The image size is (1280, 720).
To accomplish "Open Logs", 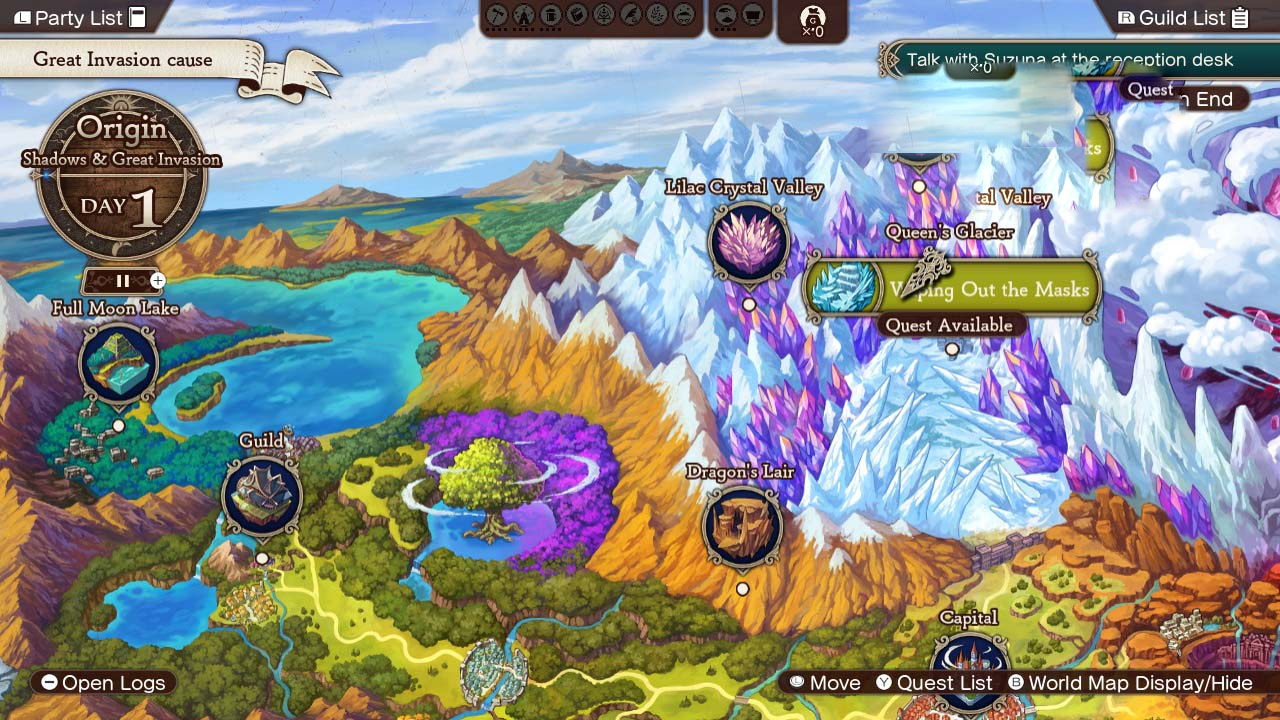I will [103, 683].
